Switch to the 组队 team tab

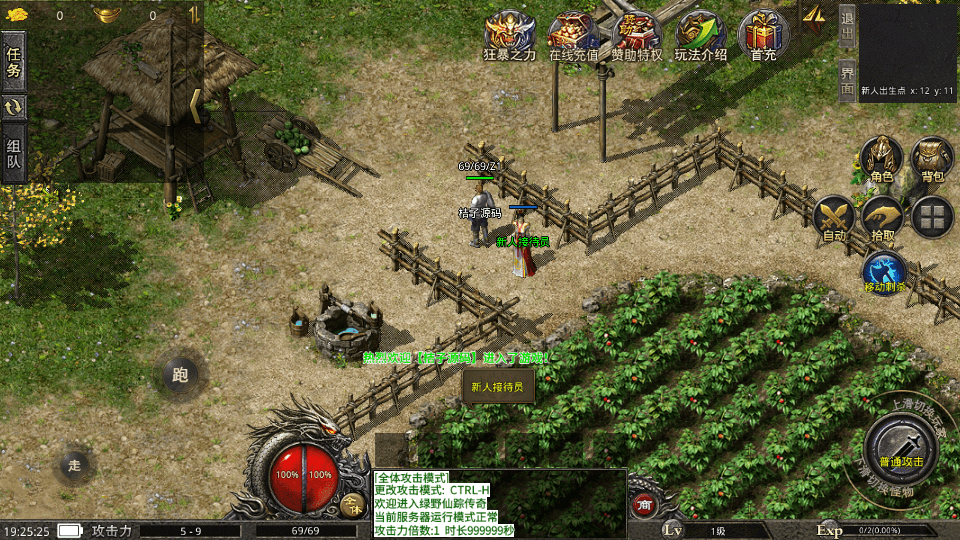click(x=14, y=155)
